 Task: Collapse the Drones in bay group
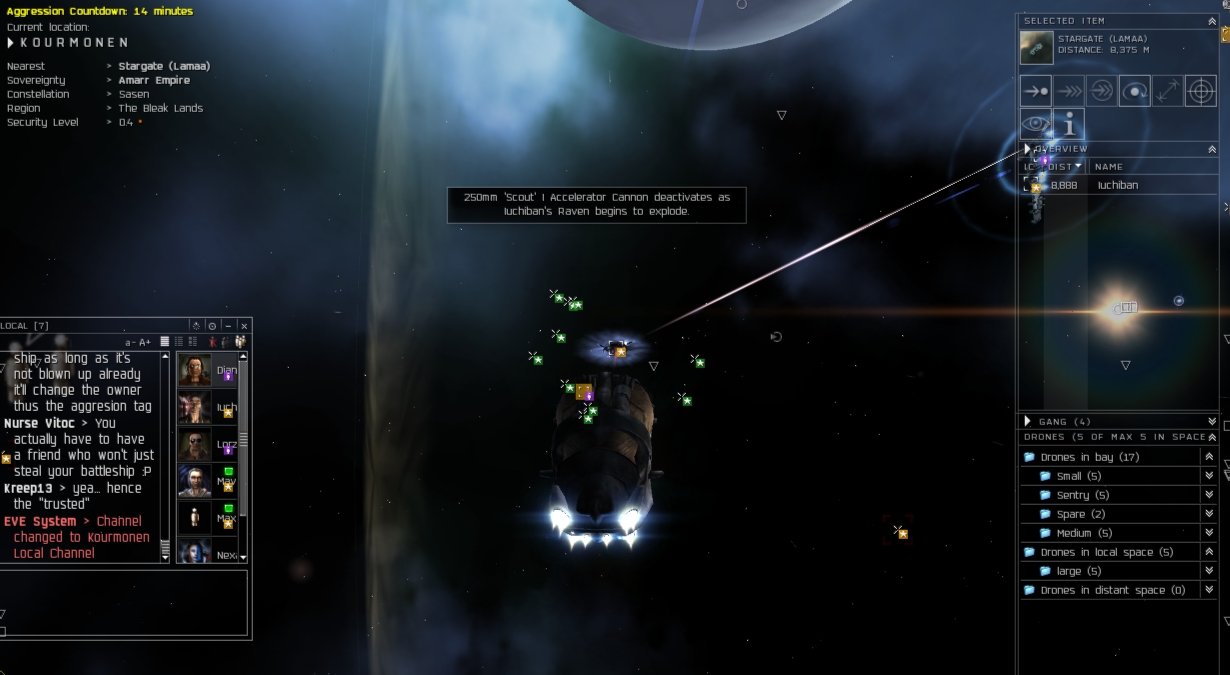click(1209, 457)
